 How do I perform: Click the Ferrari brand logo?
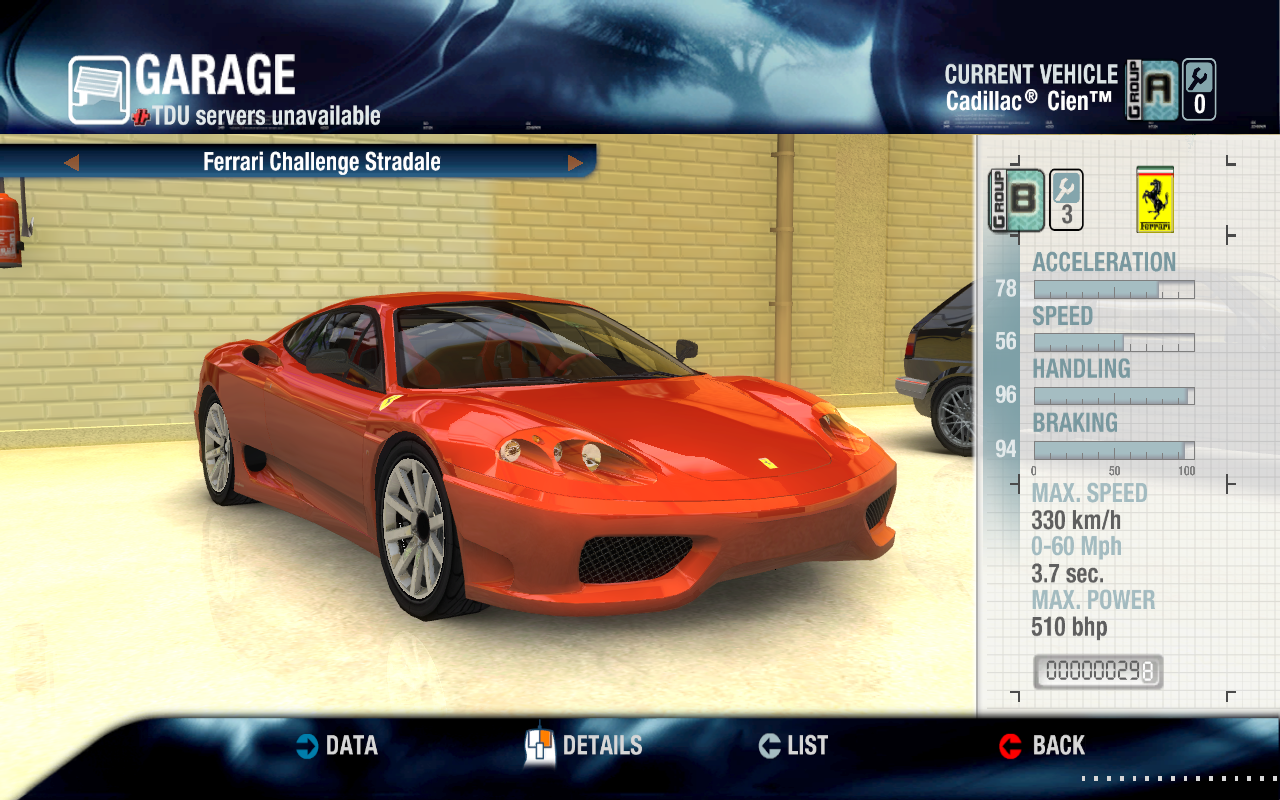coord(1155,200)
